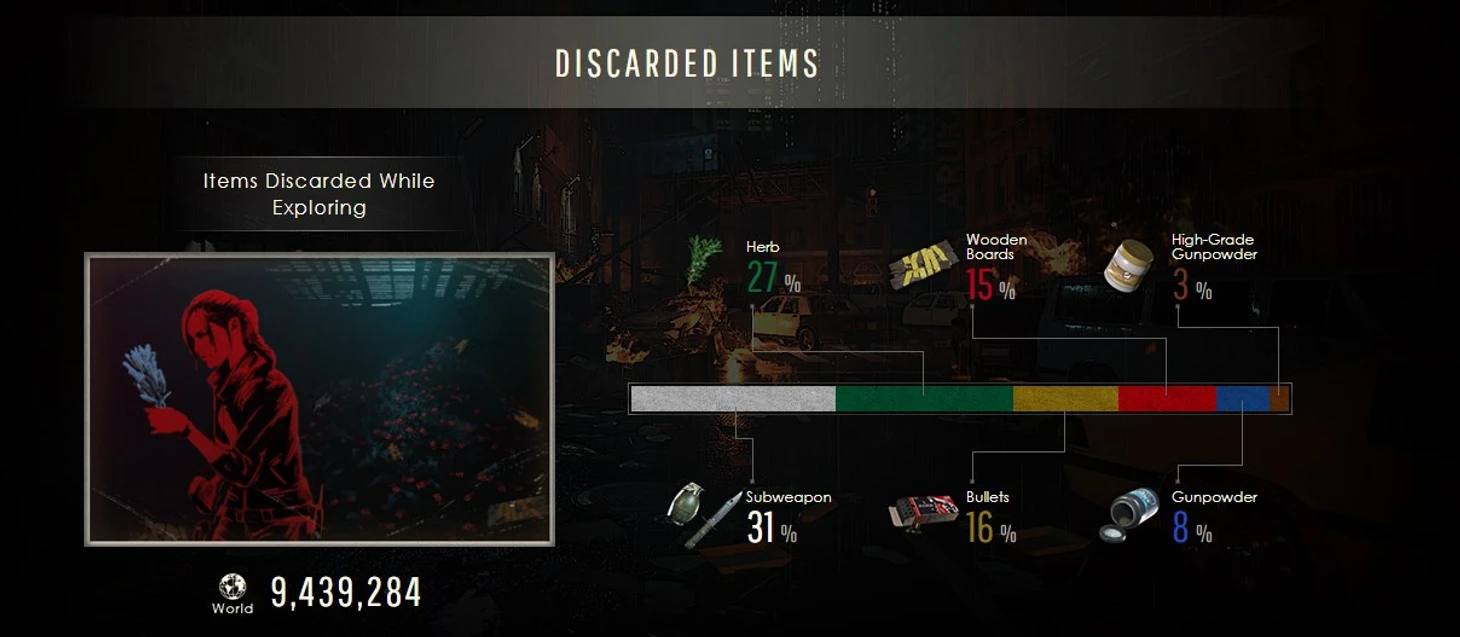Click the Bullets ammo box icon

(923, 514)
